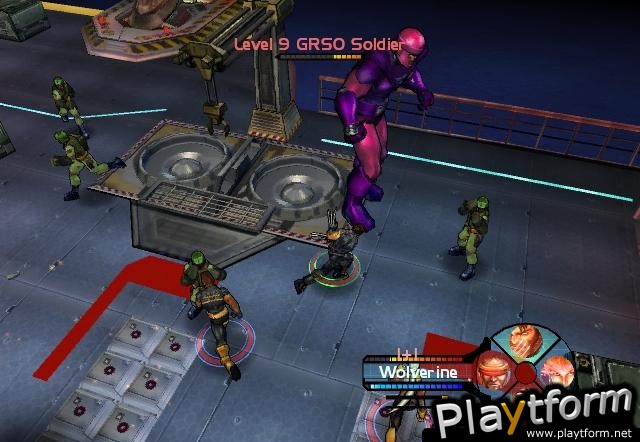Image resolution: width=640 pixels, height=442 pixels.
Task: Switch to the top brown-haired team portrait
Action: click(x=525, y=343)
